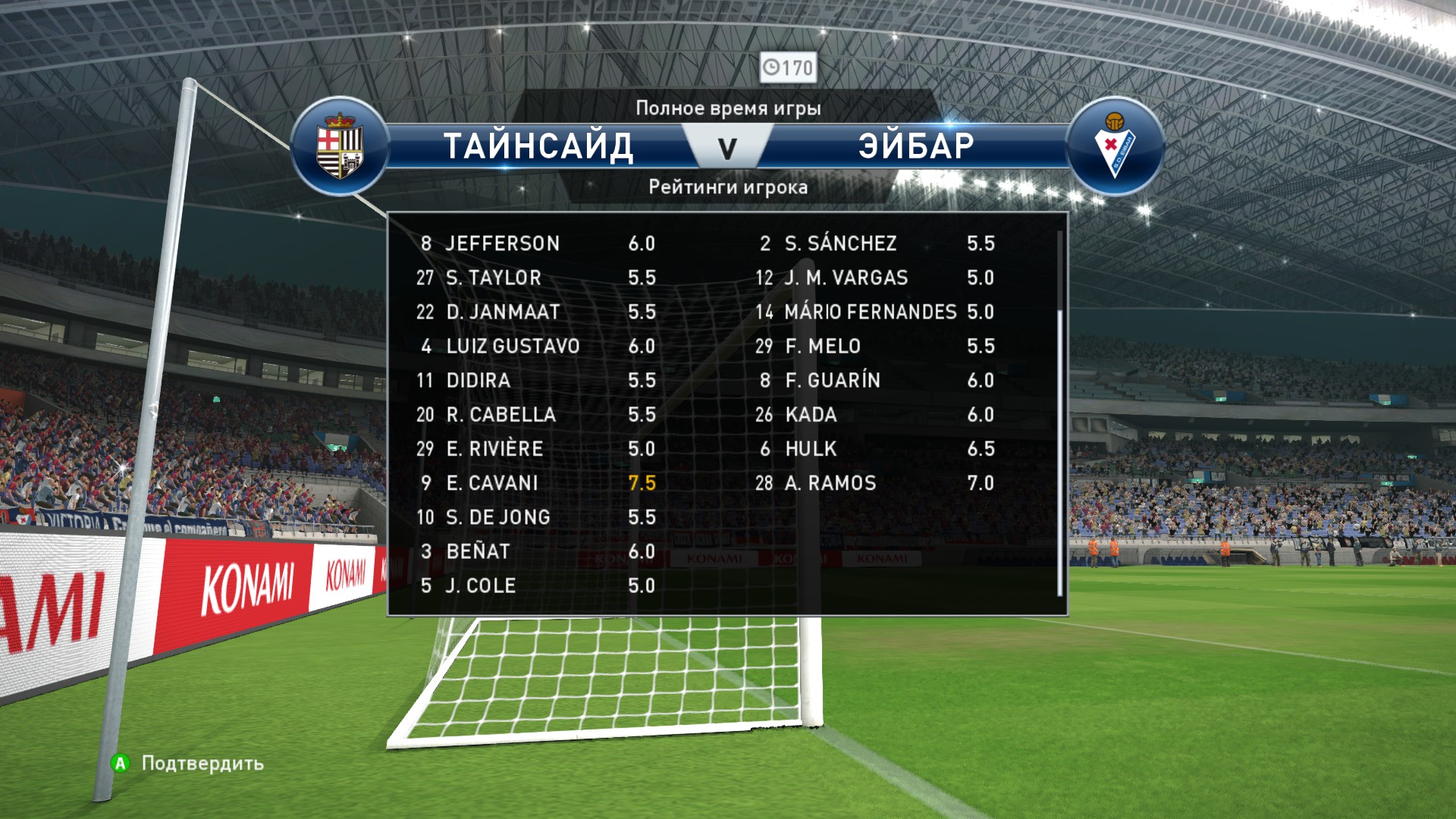The width and height of the screenshot is (1456, 819).
Task: Pick A. Ramos in the Eibar column
Action: [875, 483]
